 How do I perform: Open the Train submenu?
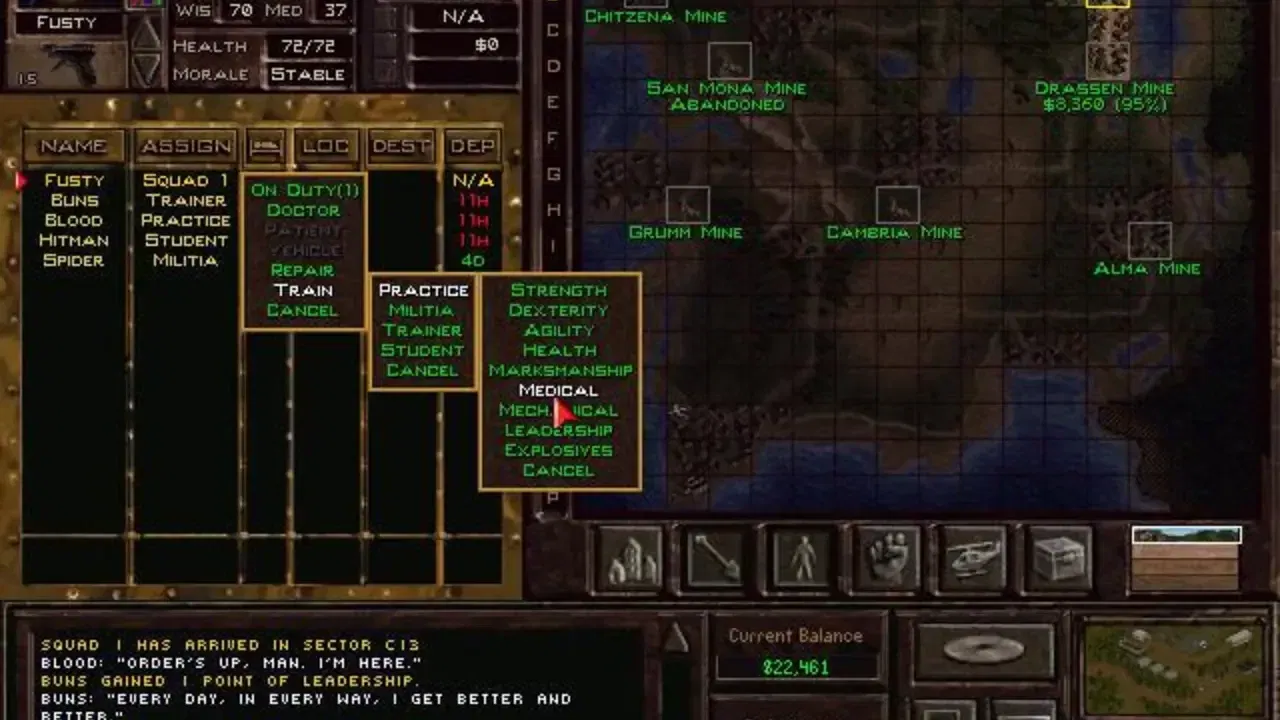tap(303, 290)
